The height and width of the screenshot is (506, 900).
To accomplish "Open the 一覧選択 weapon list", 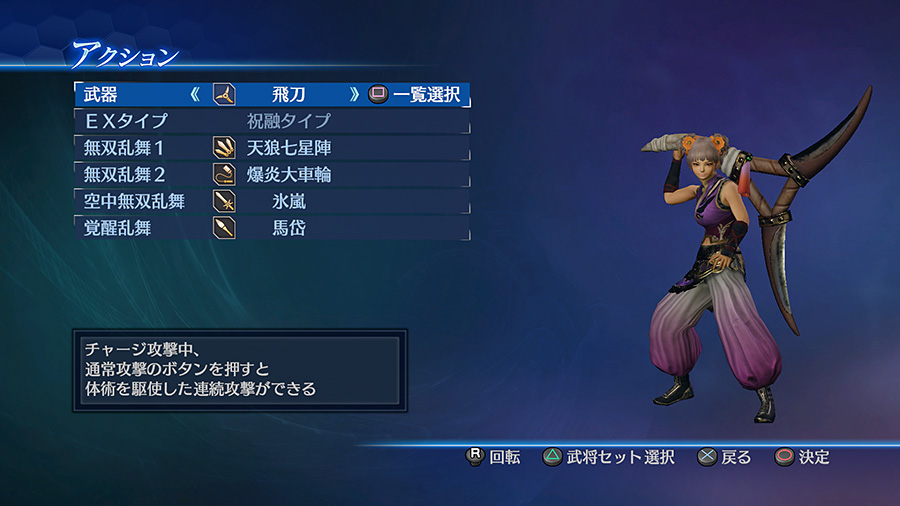I will tap(415, 95).
